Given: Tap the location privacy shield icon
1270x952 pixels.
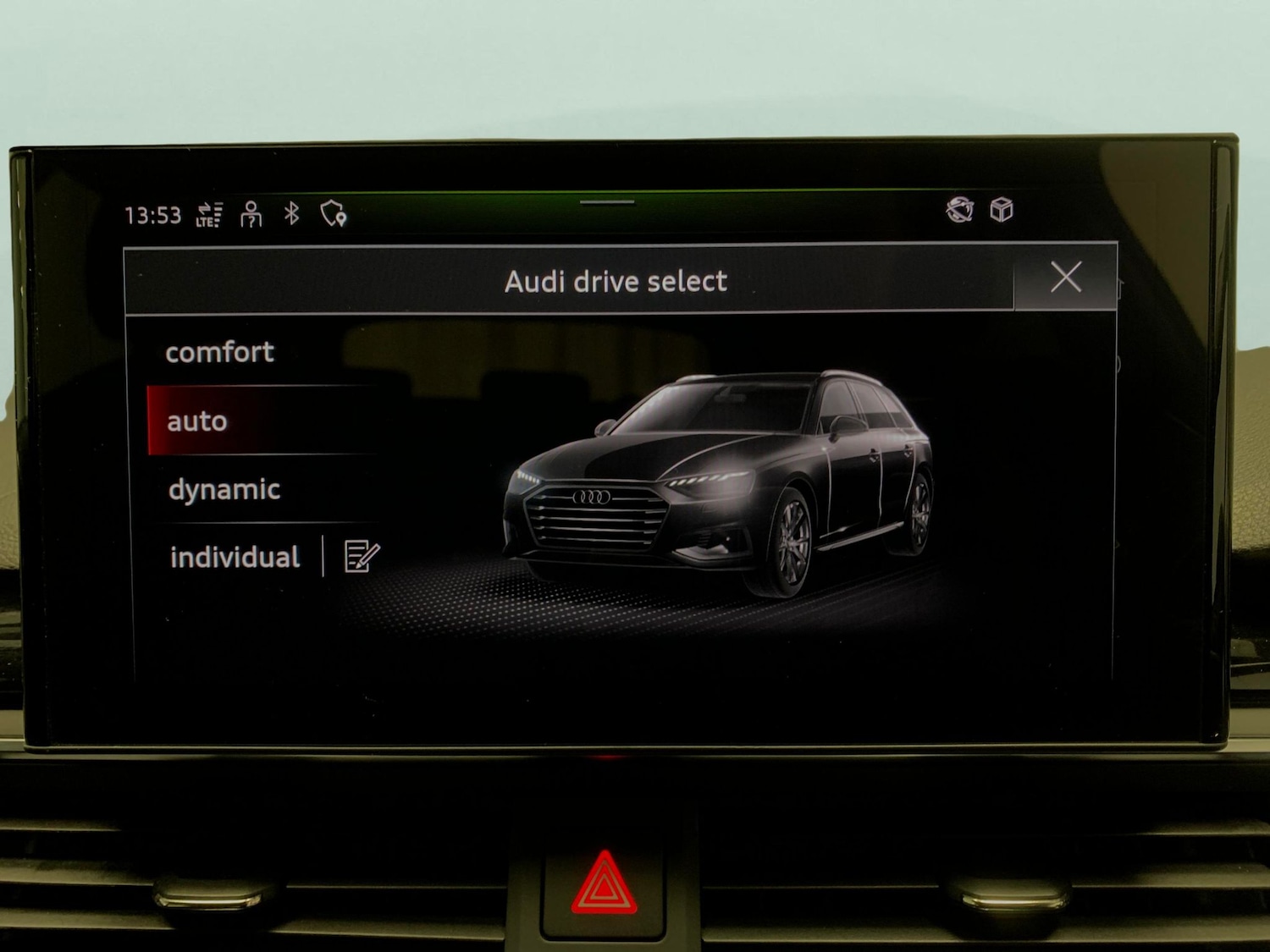Looking at the screenshot, I should (x=330, y=213).
